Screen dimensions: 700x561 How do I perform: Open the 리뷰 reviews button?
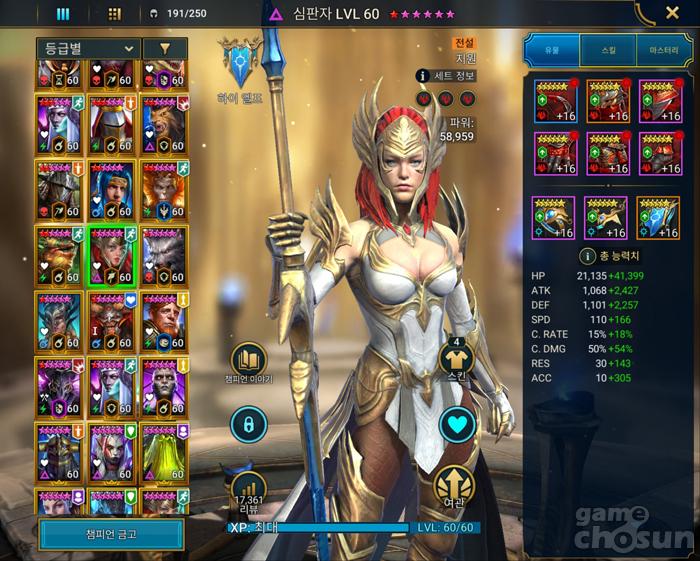click(x=249, y=490)
